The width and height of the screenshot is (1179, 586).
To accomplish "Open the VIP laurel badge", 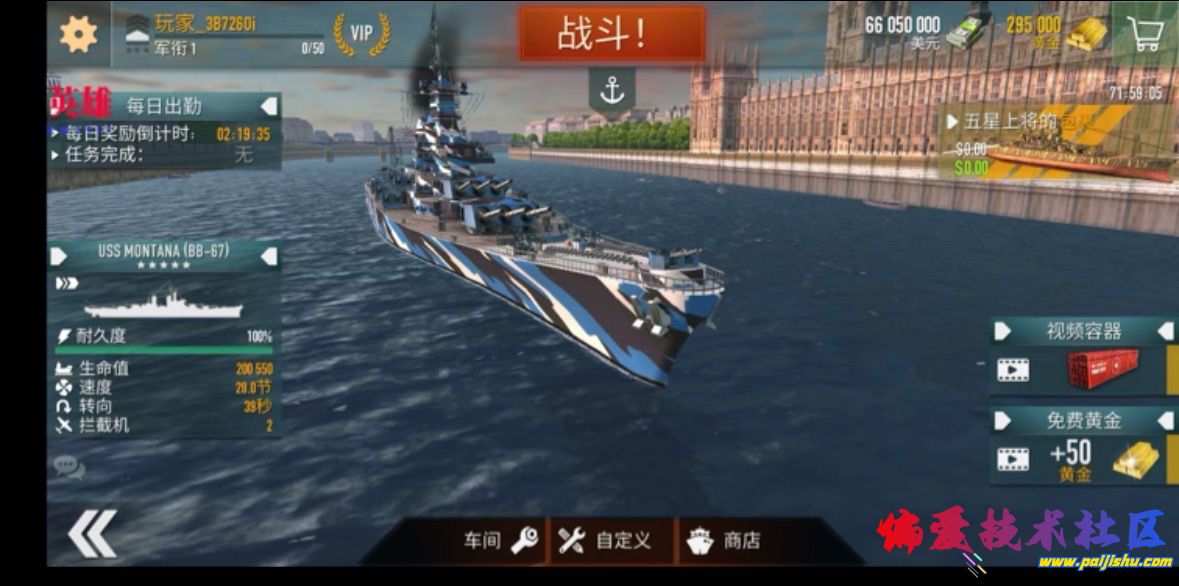I will [361, 33].
